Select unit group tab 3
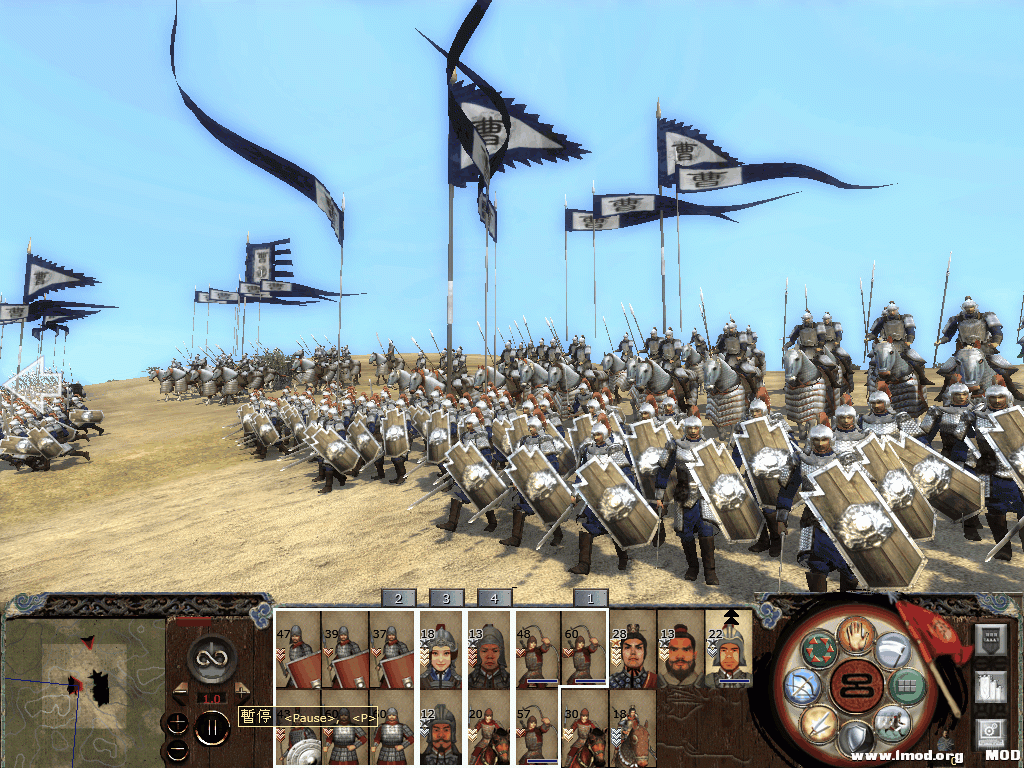Viewport: 1024px width, 768px height. click(x=446, y=598)
